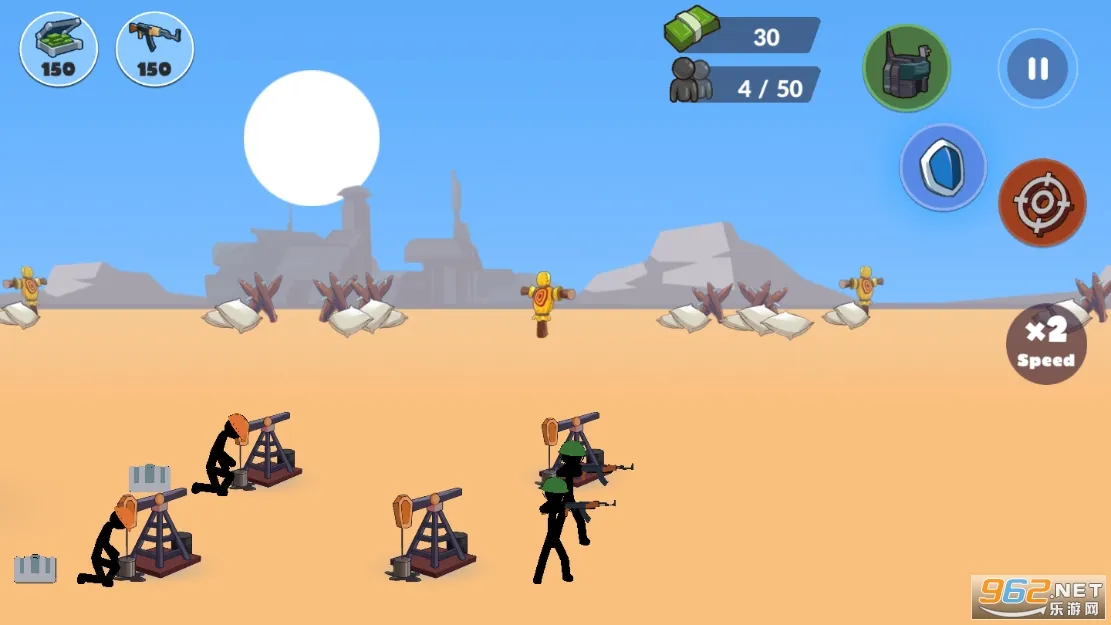Image resolution: width=1111 pixels, height=625 pixels.
Task: Toggle the x2 Speed button
Action: pyautogui.click(x=1046, y=344)
